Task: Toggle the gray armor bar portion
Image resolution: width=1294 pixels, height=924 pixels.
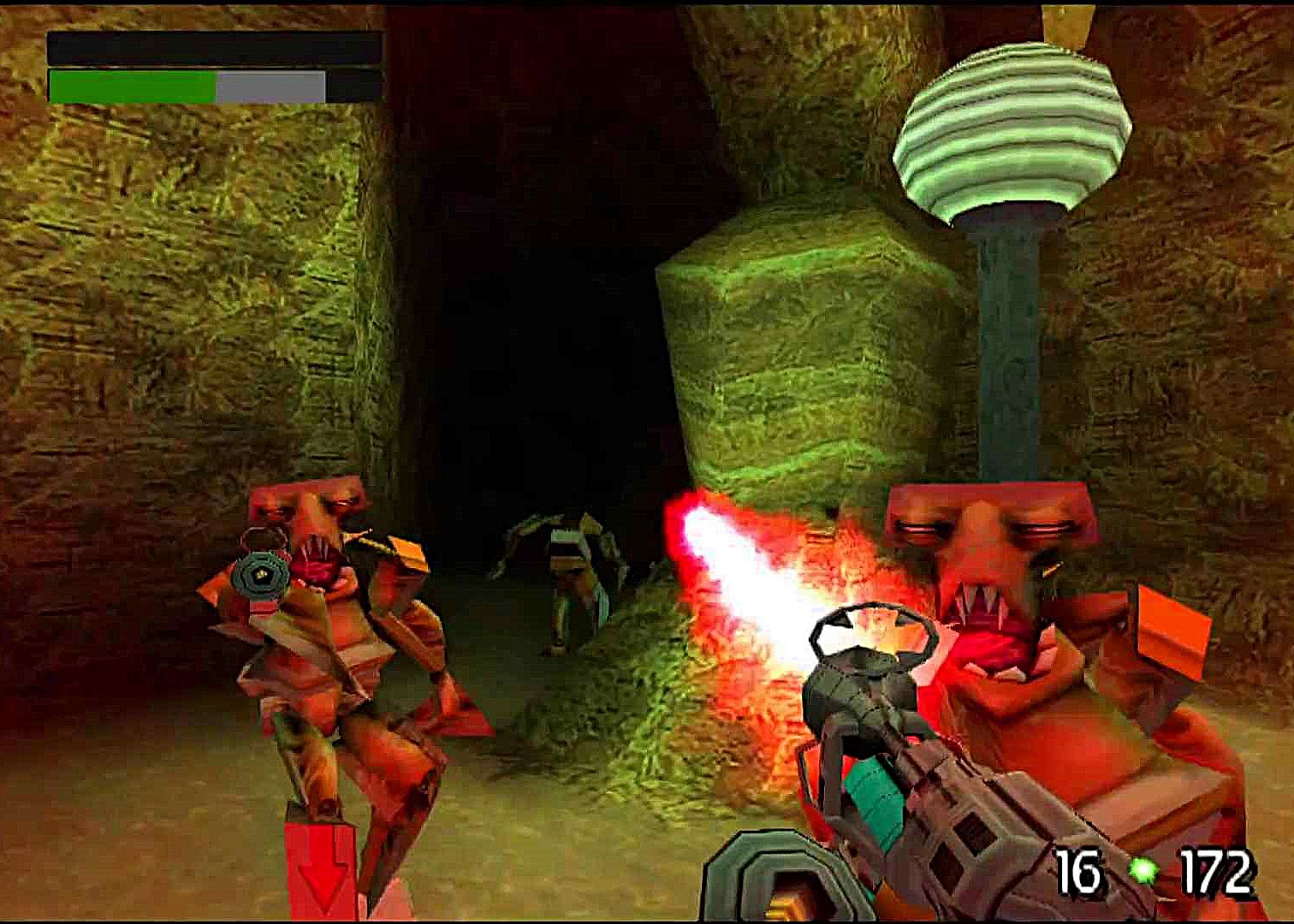Action: click(x=270, y=86)
